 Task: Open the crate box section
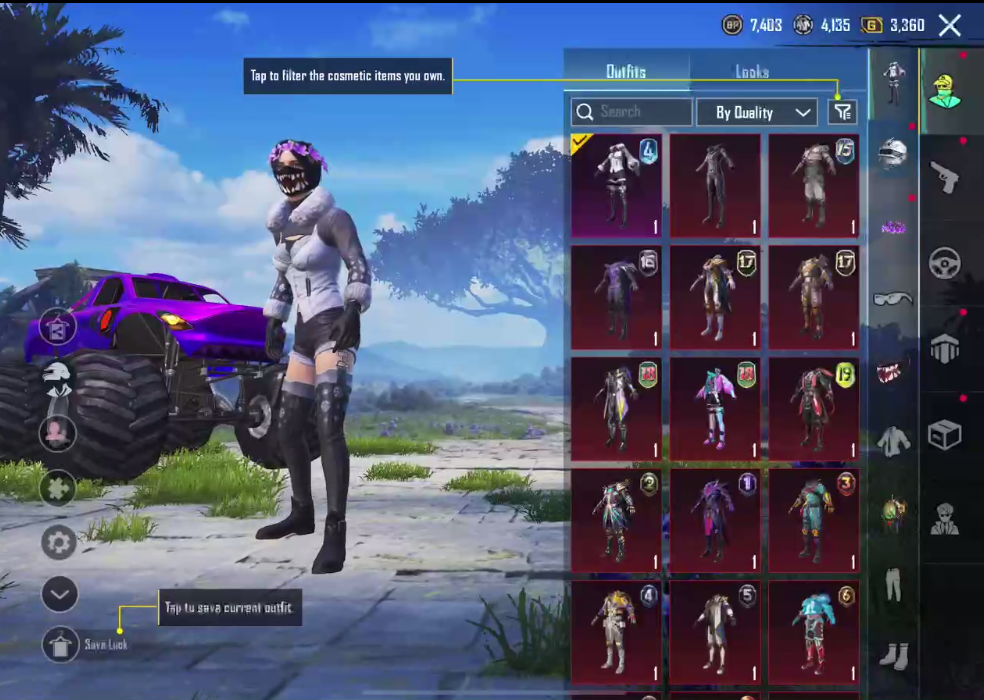(944, 434)
